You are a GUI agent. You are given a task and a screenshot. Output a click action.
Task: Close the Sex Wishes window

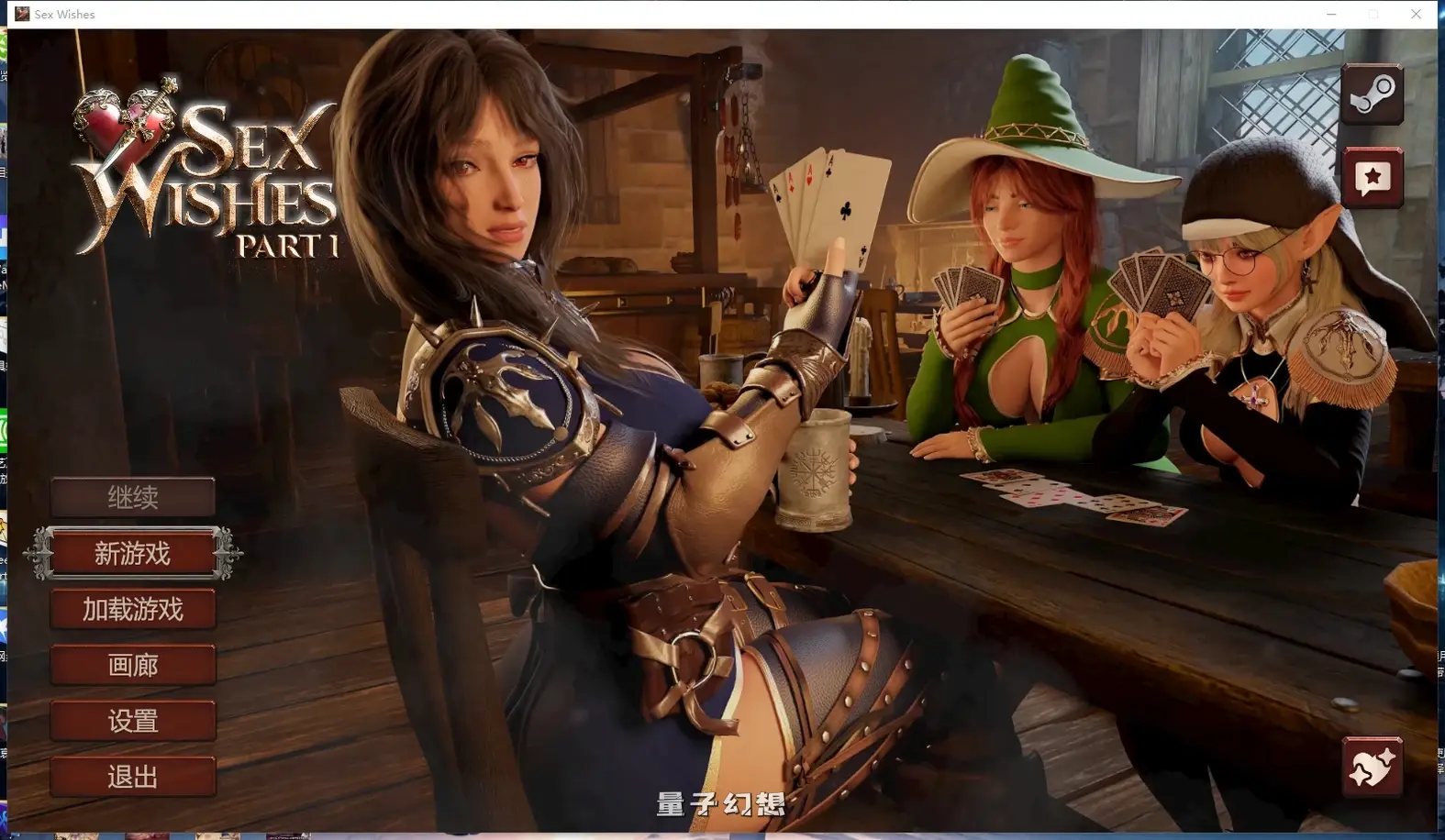(1416, 14)
